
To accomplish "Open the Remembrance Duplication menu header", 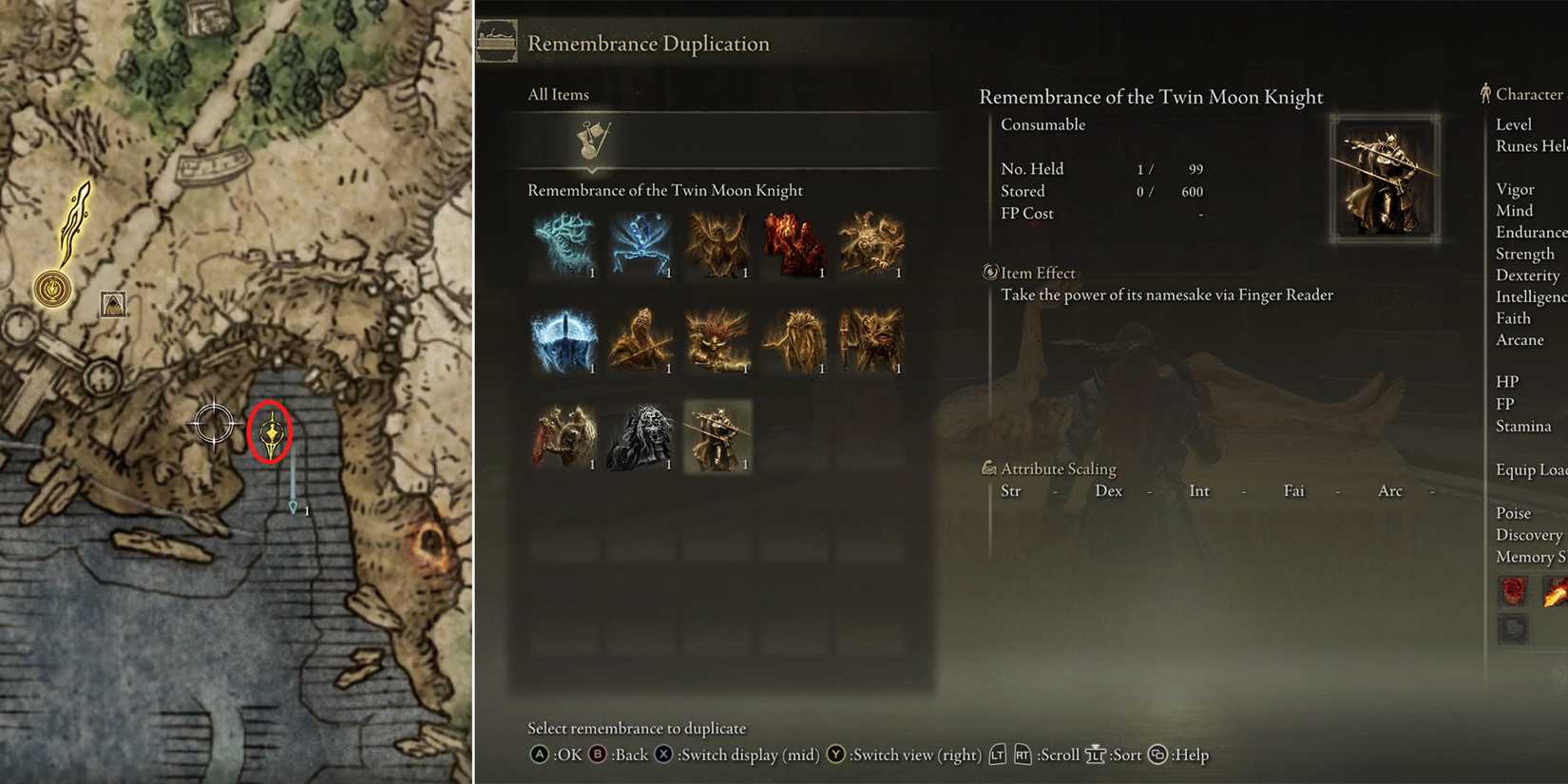I will tap(649, 43).
